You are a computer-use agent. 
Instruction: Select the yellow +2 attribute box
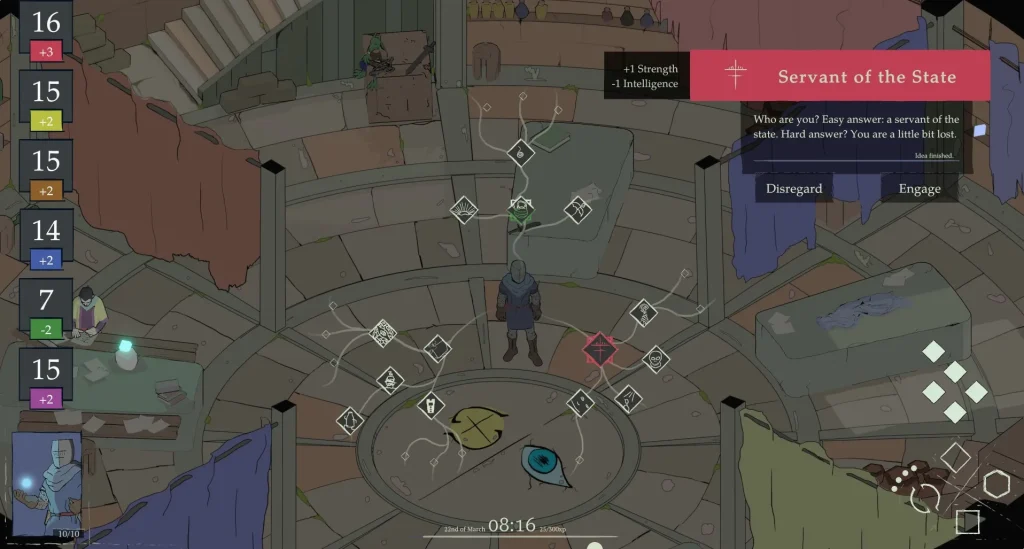(46, 121)
